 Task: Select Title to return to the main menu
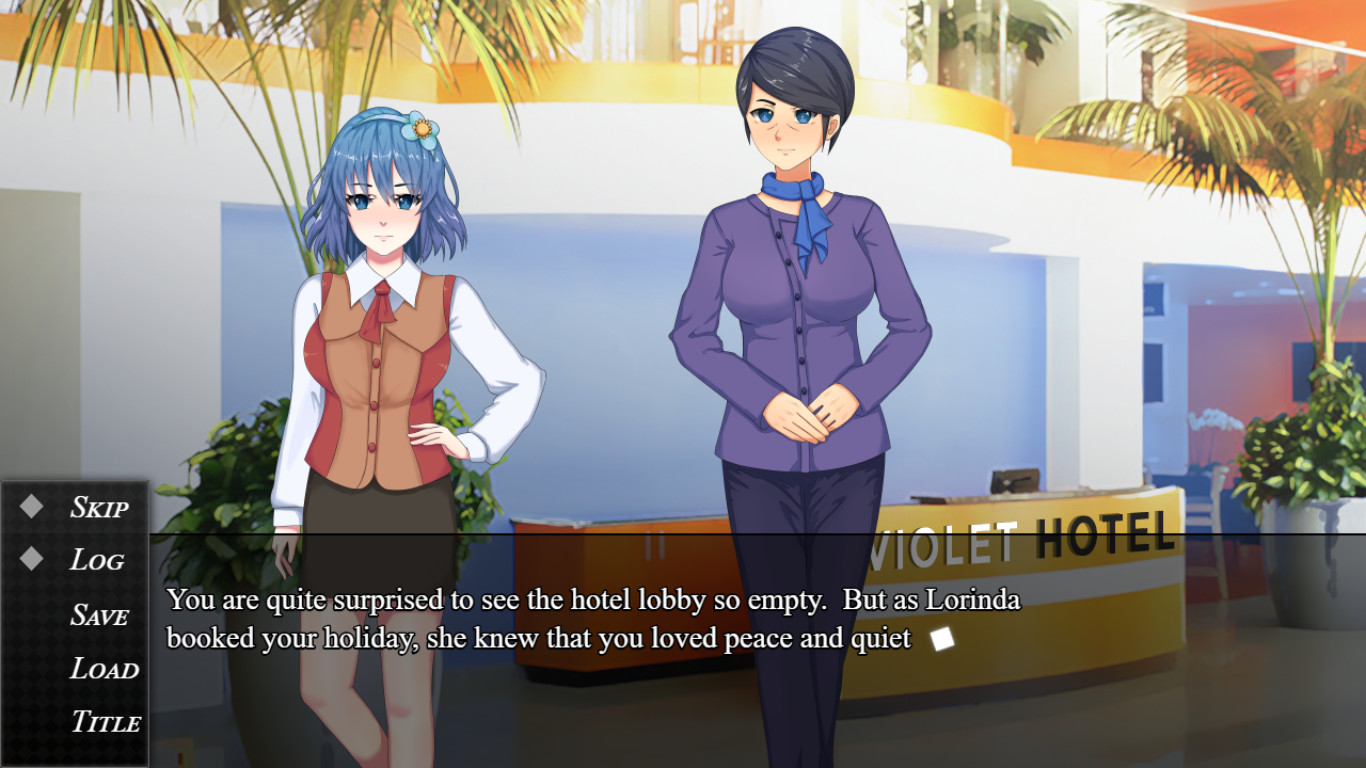coord(103,721)
